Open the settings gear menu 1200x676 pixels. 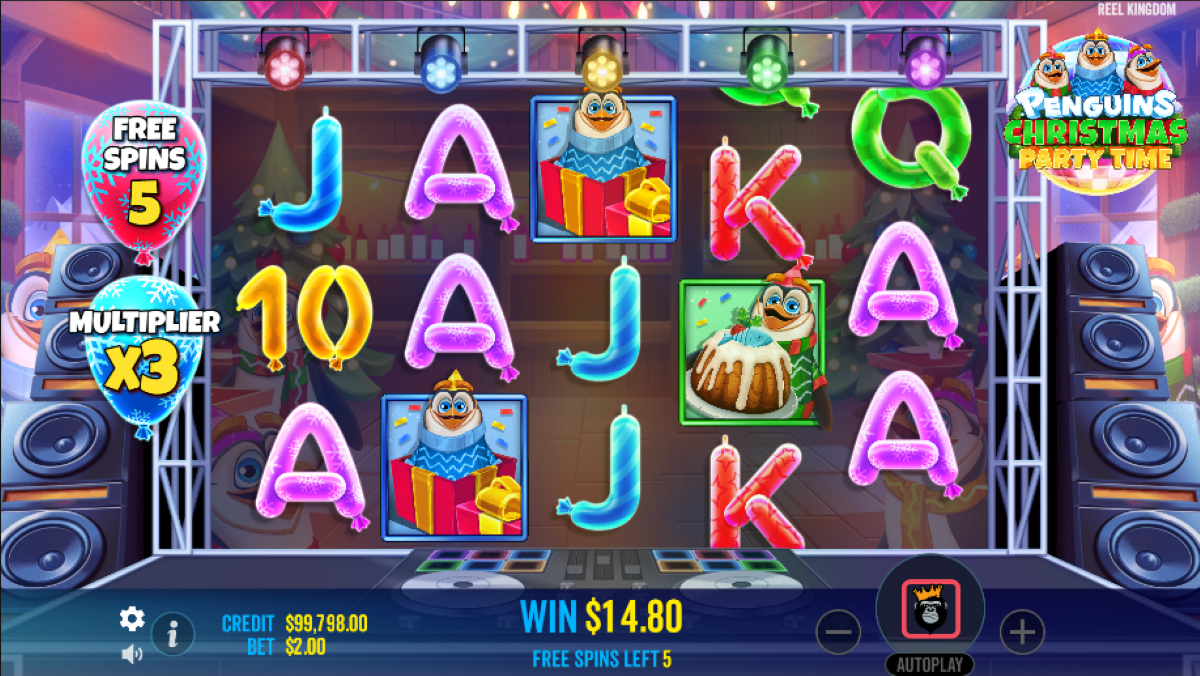pyautogui.click(x=132, y=619)
